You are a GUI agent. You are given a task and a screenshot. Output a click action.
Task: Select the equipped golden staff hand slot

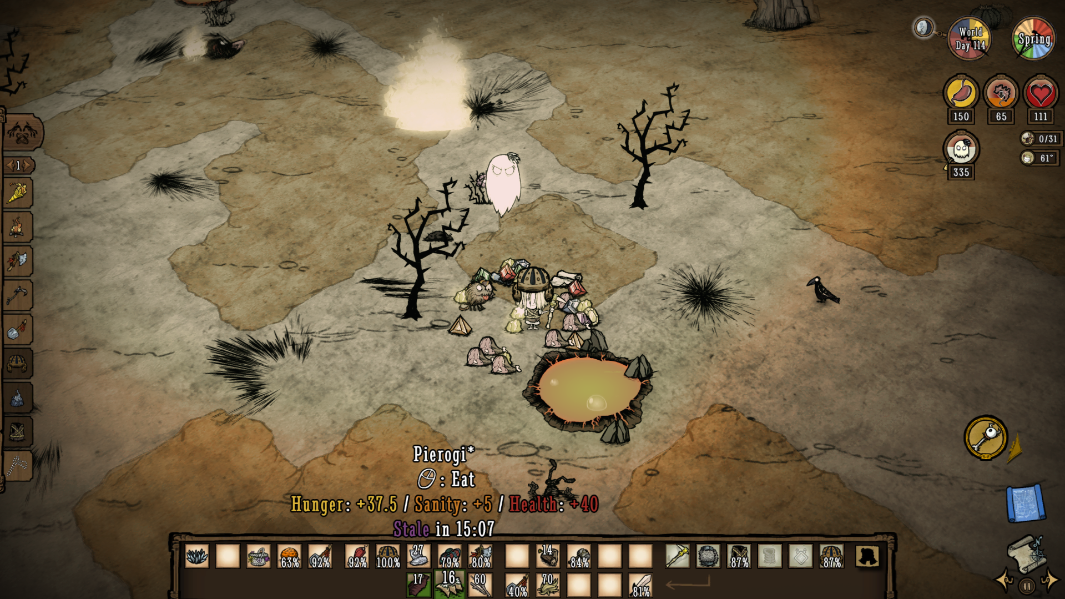coord(678,556)
